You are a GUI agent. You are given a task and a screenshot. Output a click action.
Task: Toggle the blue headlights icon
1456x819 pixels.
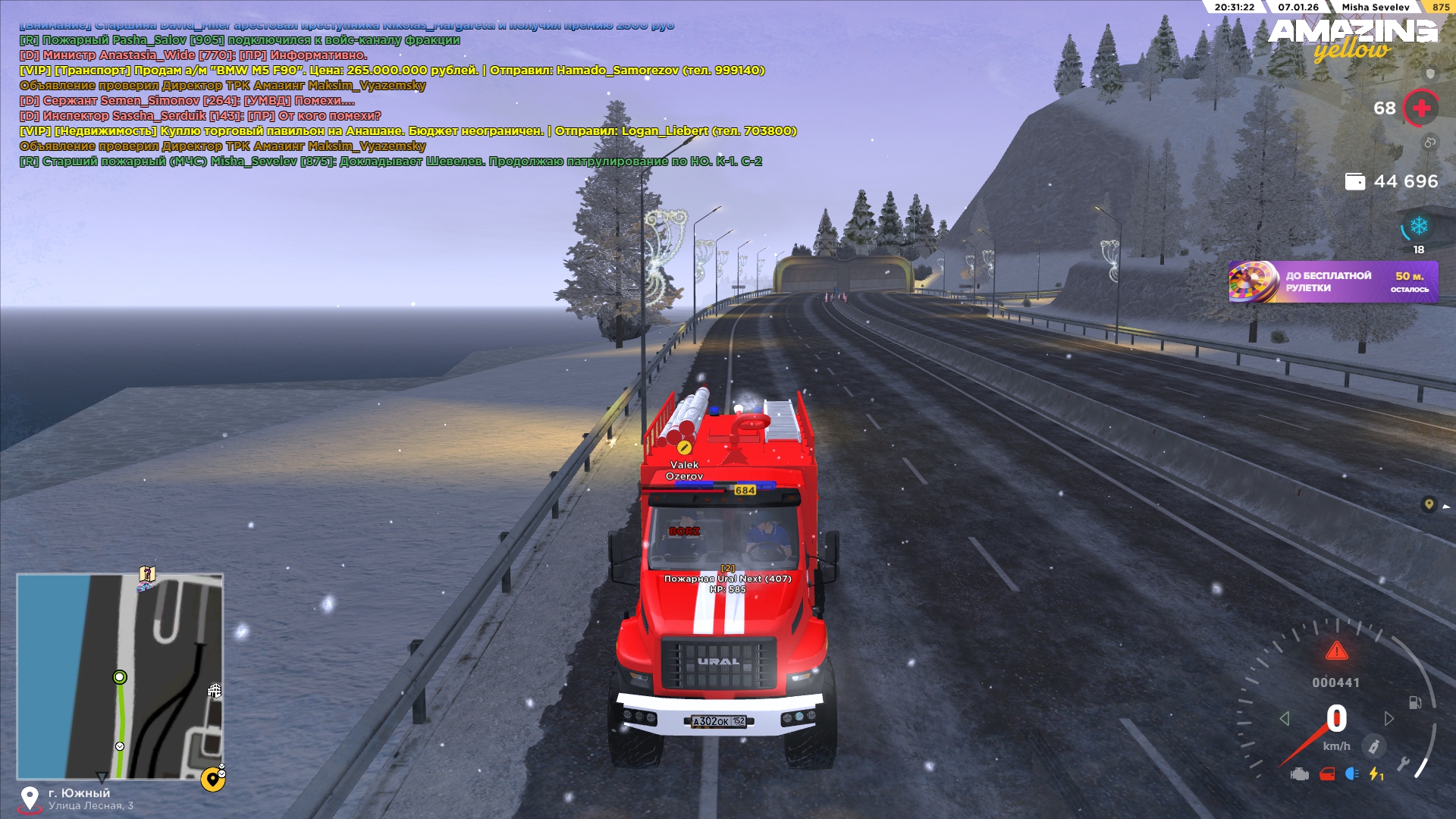click(x=1351, y=774)
